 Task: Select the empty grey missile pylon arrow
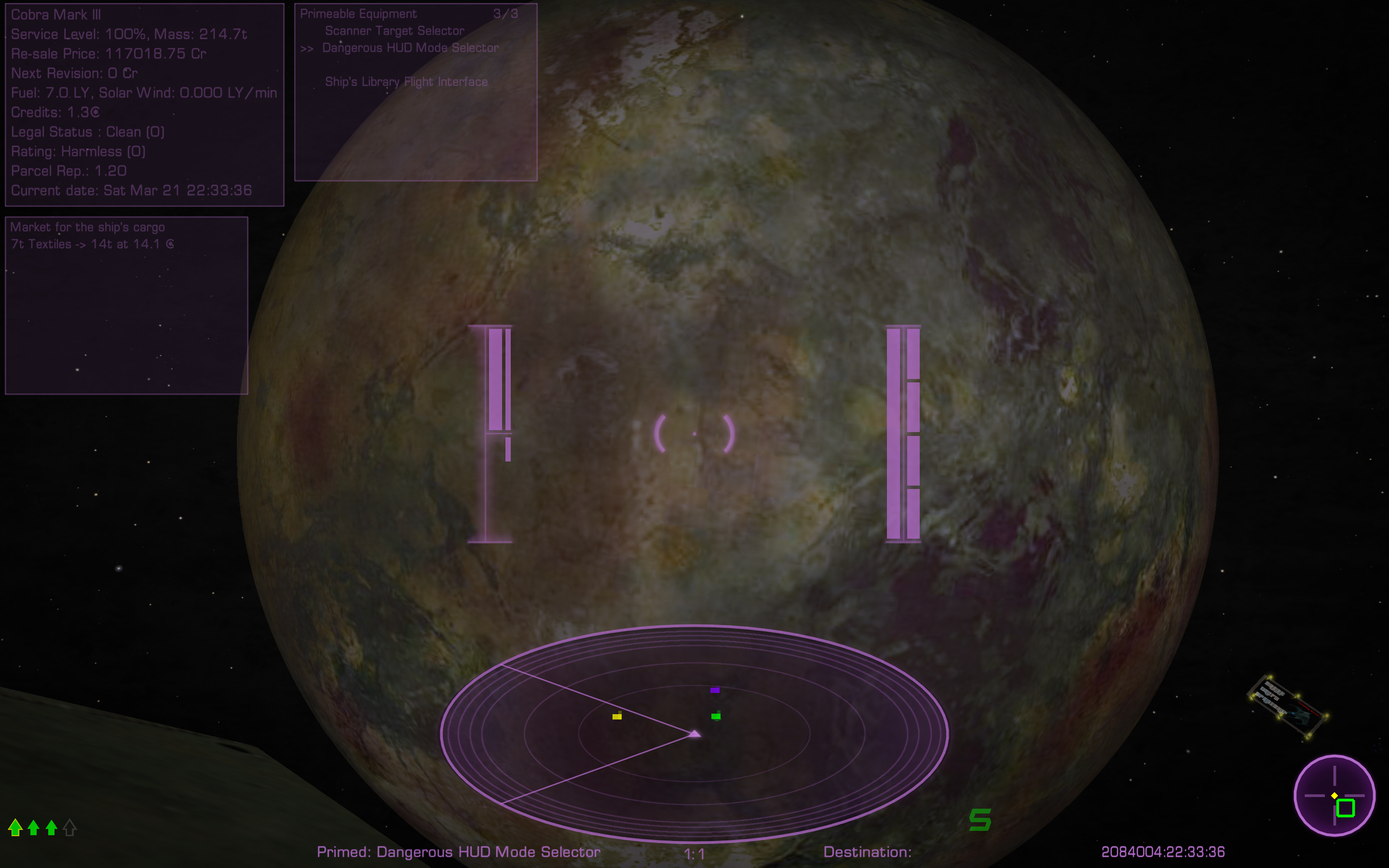(x=70, y=827)
